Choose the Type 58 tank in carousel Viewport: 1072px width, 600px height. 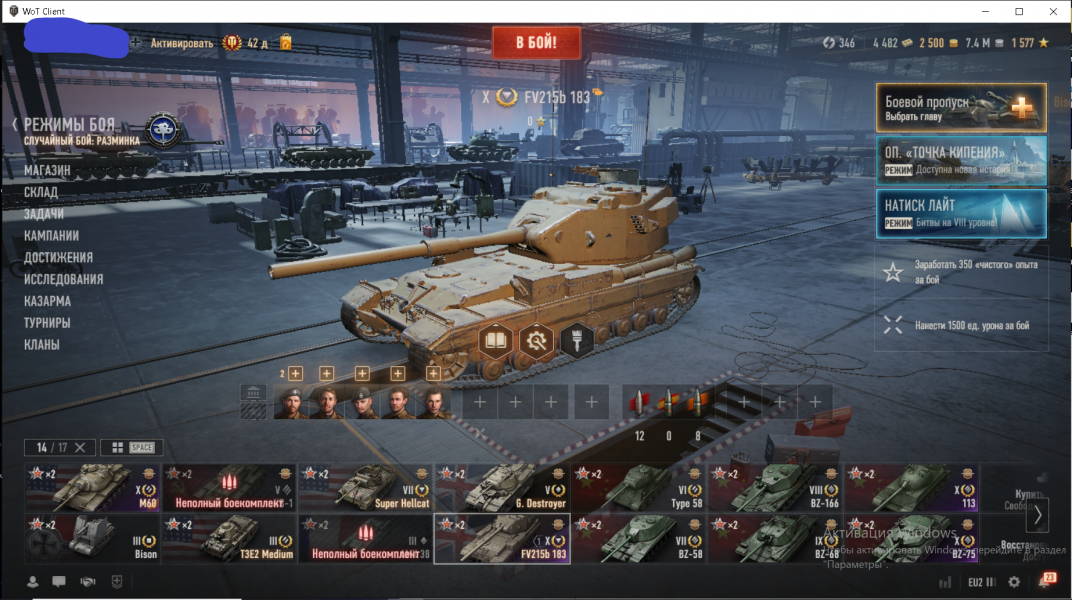click(638, 487)
